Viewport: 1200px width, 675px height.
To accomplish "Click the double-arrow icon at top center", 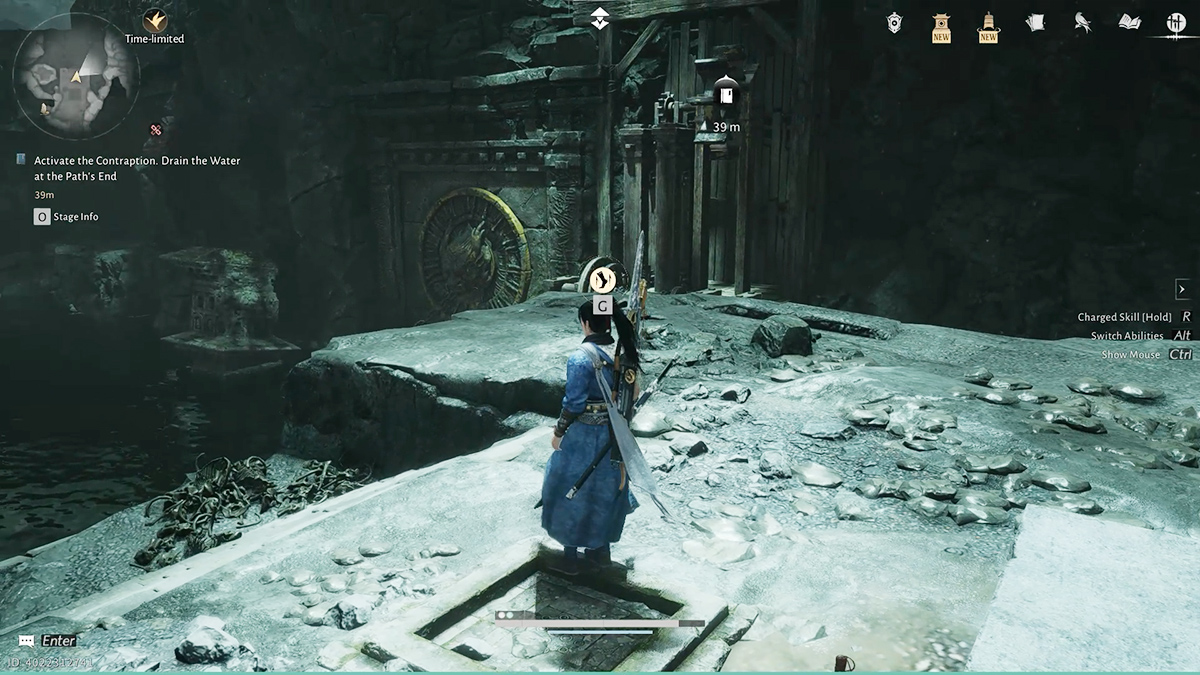I will pyautogui.click(x=599, y=18).
